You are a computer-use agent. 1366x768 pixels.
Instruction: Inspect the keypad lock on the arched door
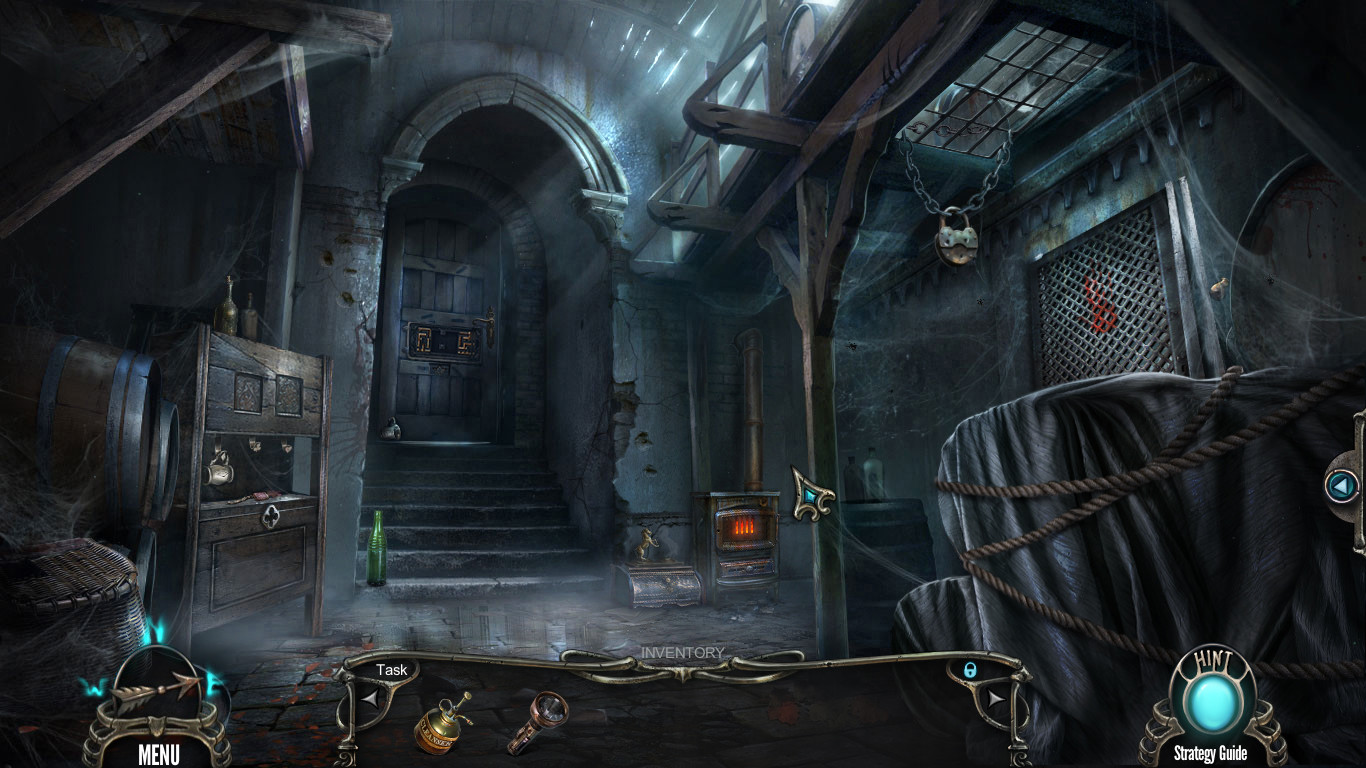(x=445, y=341)
